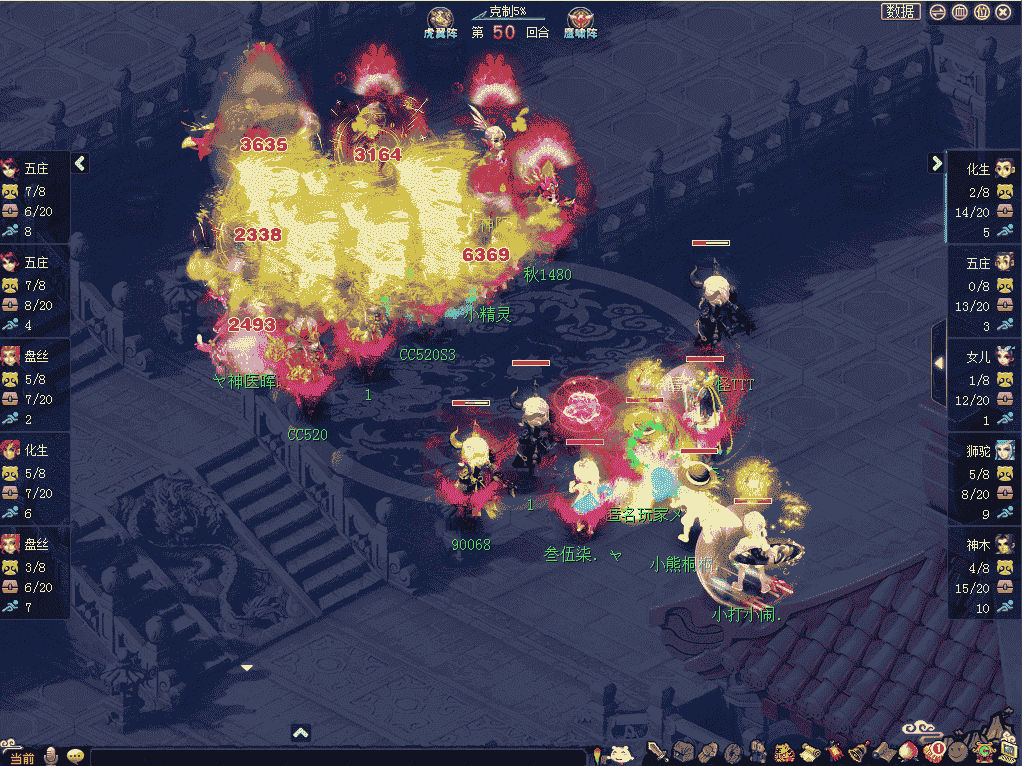1022x766 pixels.
Task: Open the speech bubble chat icon
Action: (75, 756)
